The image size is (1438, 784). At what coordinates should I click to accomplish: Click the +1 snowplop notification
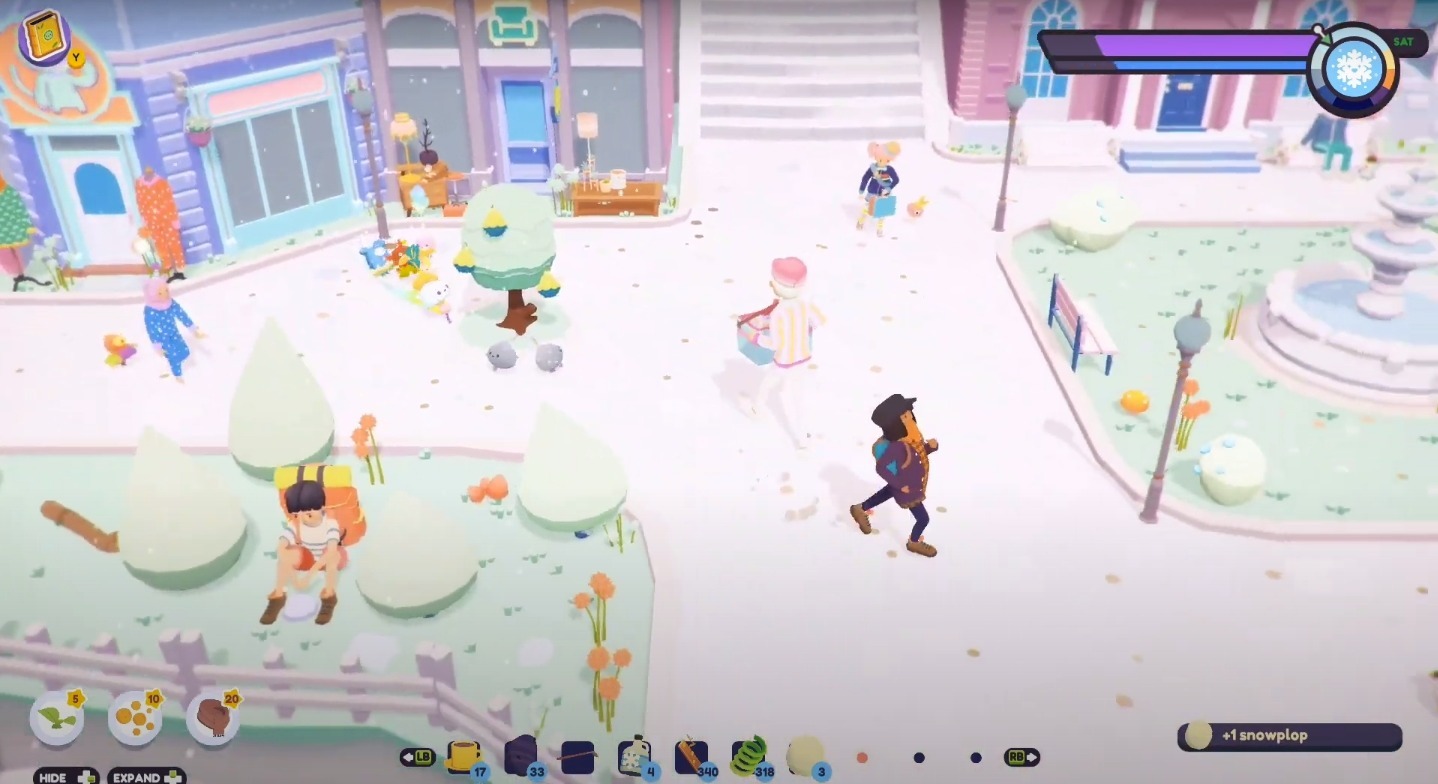pos(1290,734)
